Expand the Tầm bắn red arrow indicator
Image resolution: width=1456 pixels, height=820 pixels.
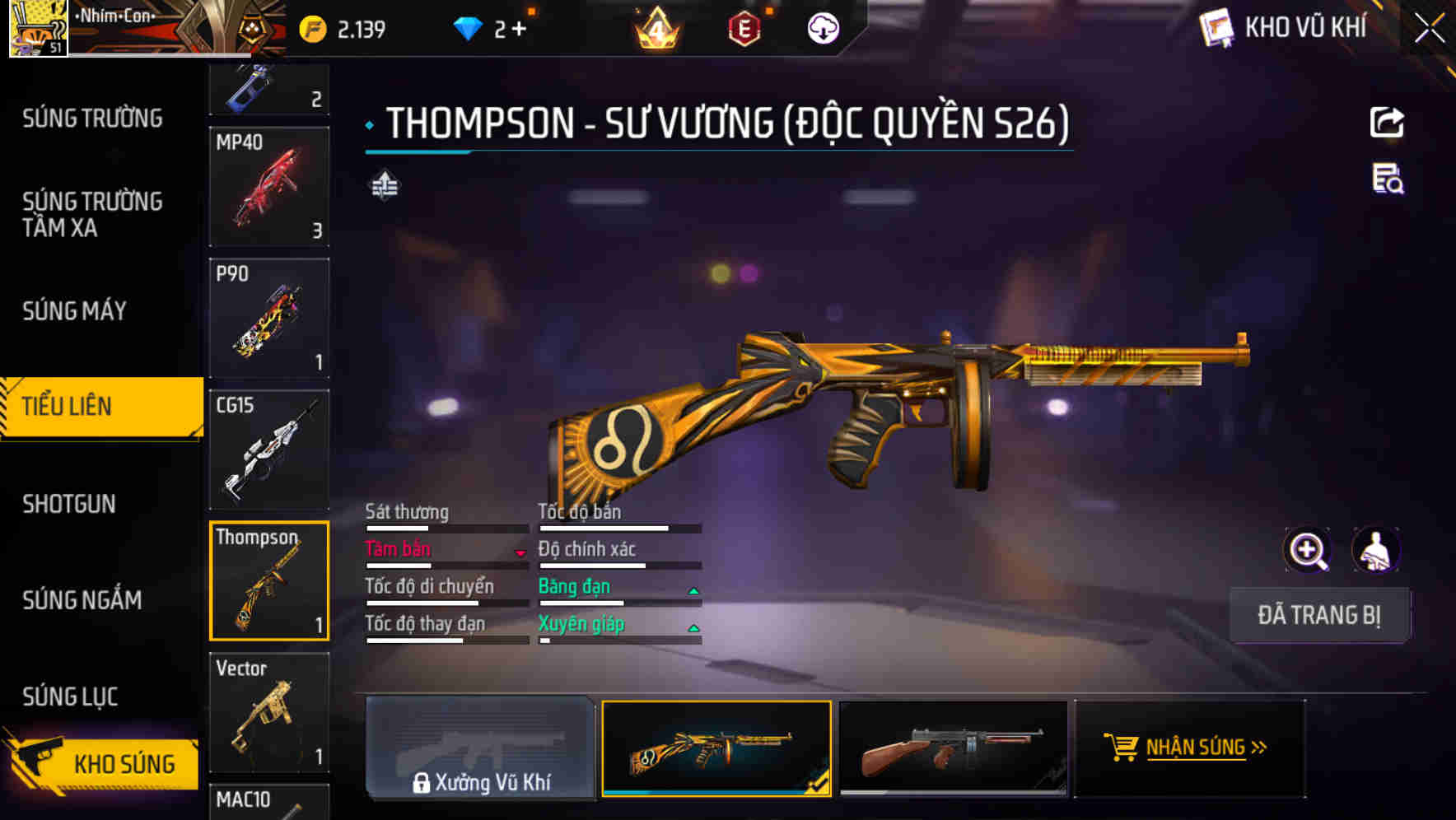(x=520, y=553)
